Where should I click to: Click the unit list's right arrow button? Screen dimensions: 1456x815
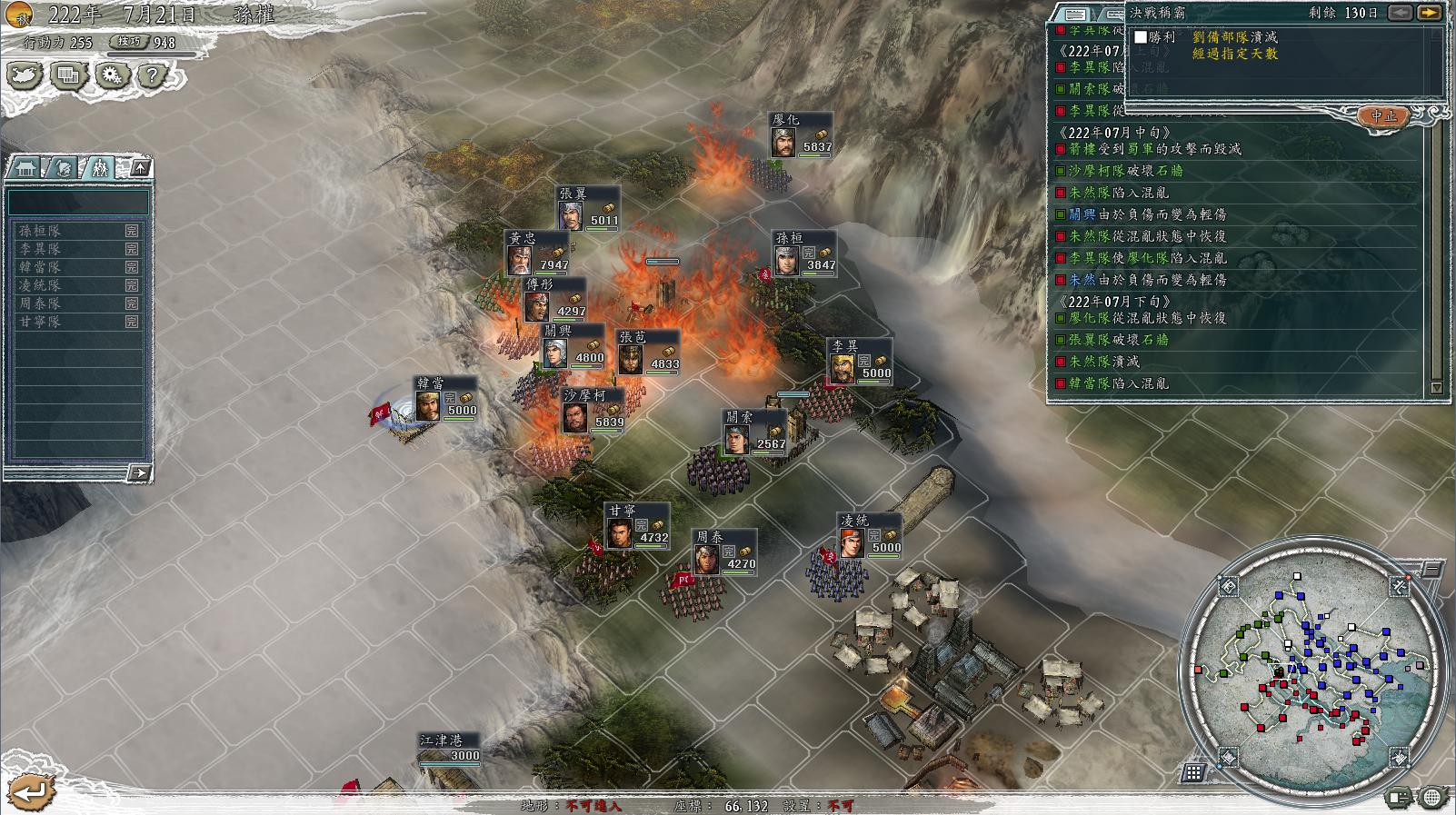coord(138,472)
